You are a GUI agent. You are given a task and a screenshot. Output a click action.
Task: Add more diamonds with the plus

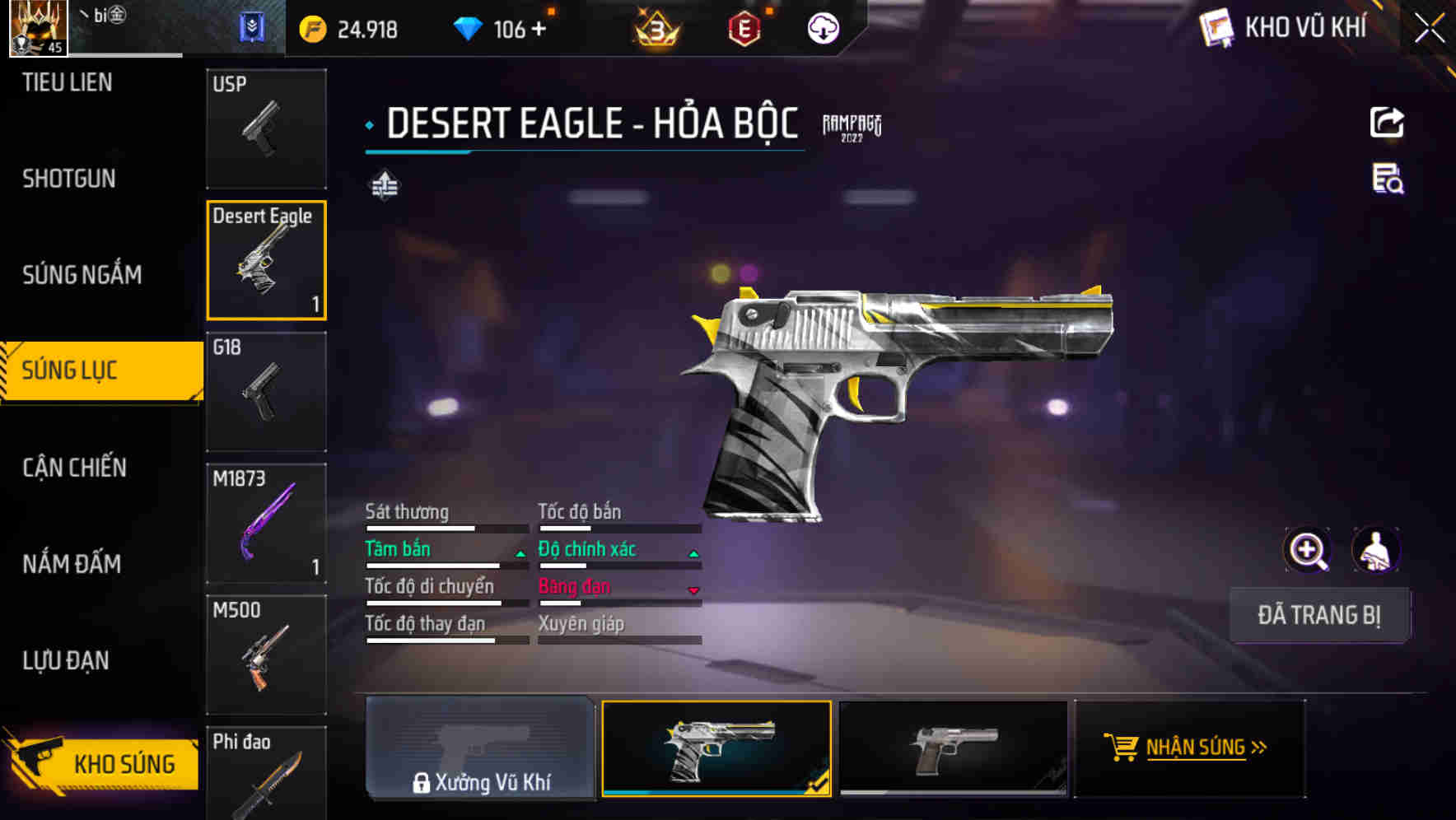(539, 30)
